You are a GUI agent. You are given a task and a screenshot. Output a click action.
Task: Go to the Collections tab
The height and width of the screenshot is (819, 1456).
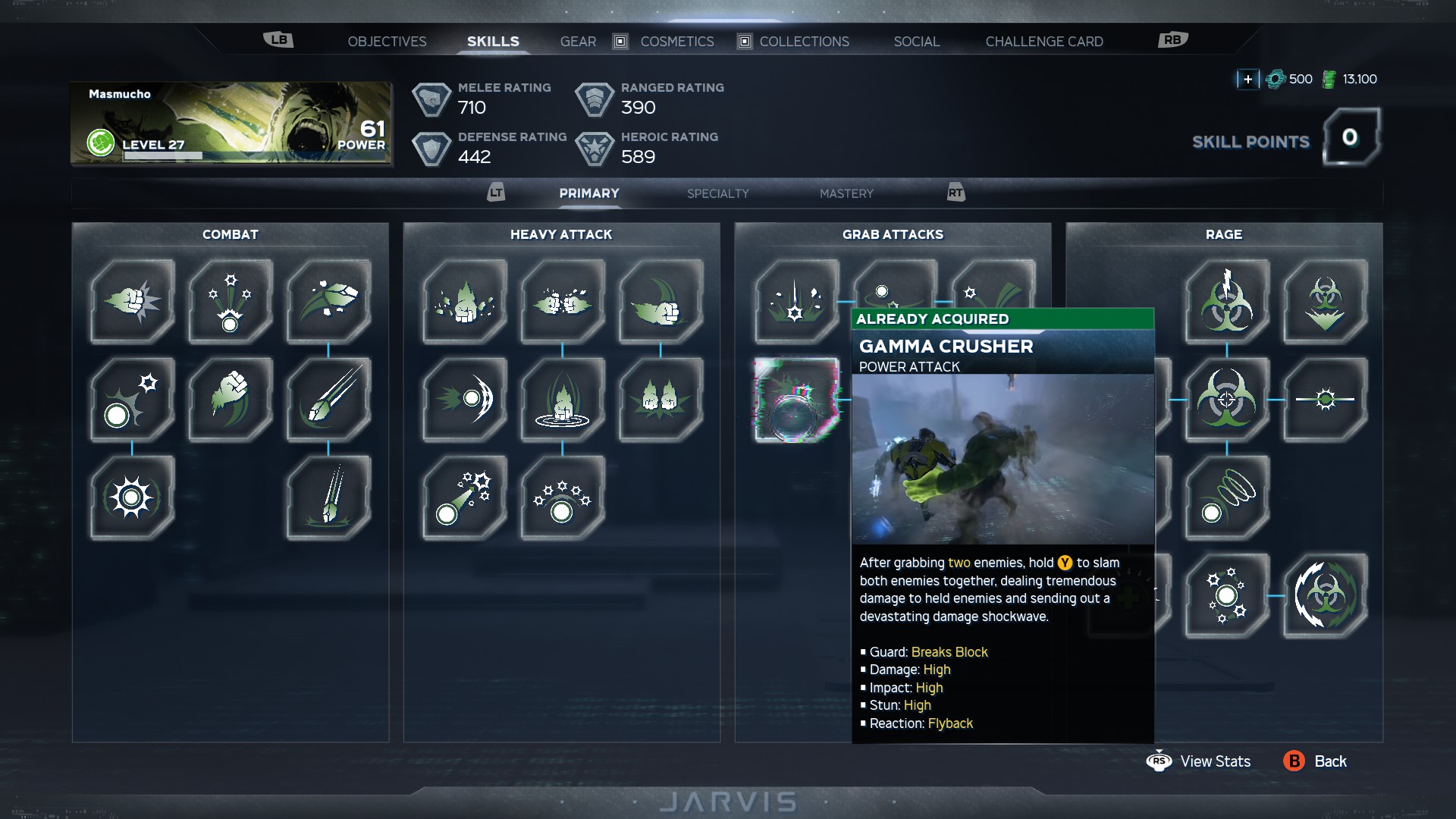click(x=804, y=42)
